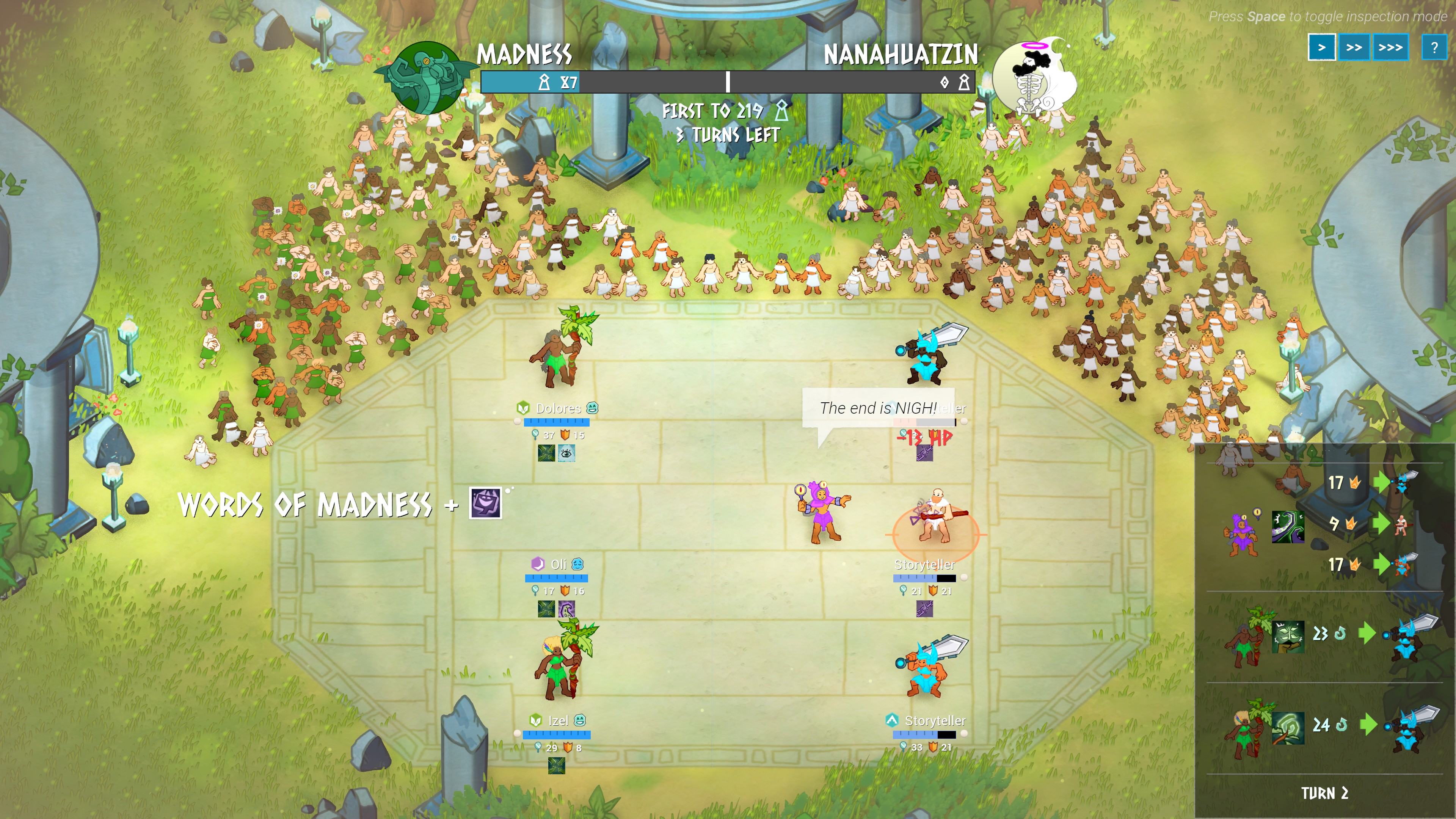1456x819 pixels.
Task: Set battle speed to triple arrow
Action: [1390, 47]
